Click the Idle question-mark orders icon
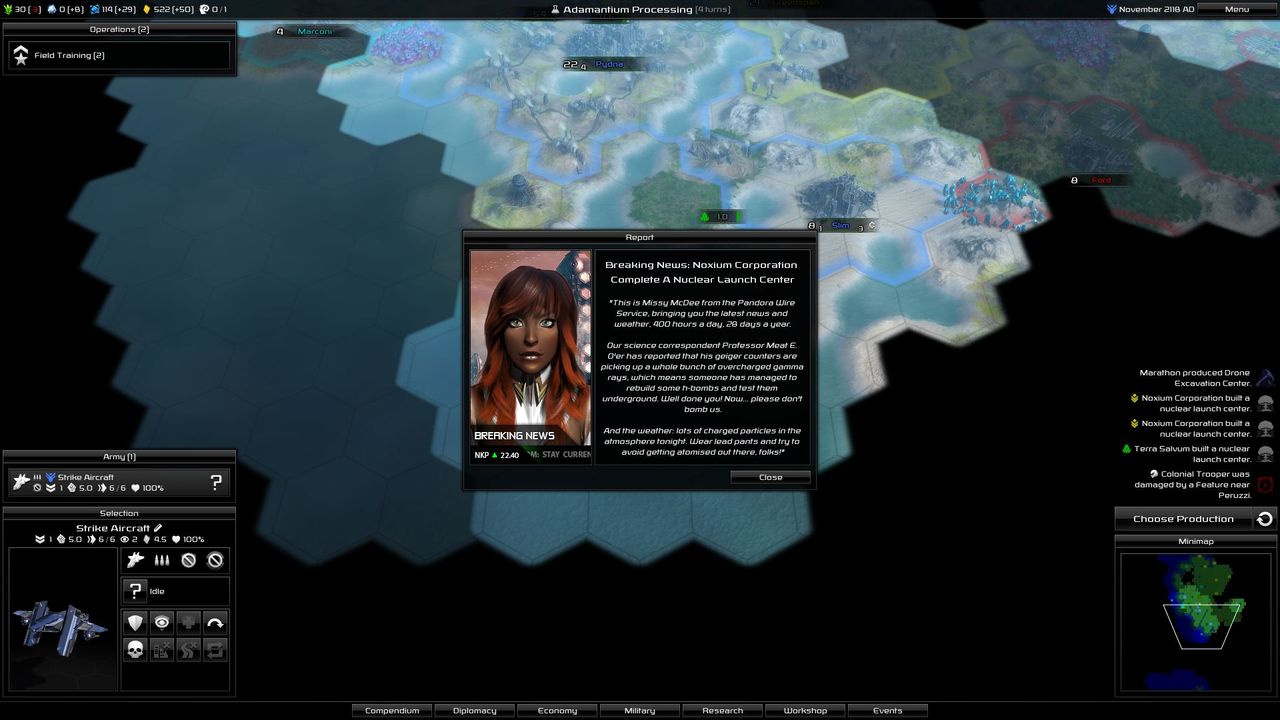This screenshot has width=1280, height=720. tap(136, 590)
